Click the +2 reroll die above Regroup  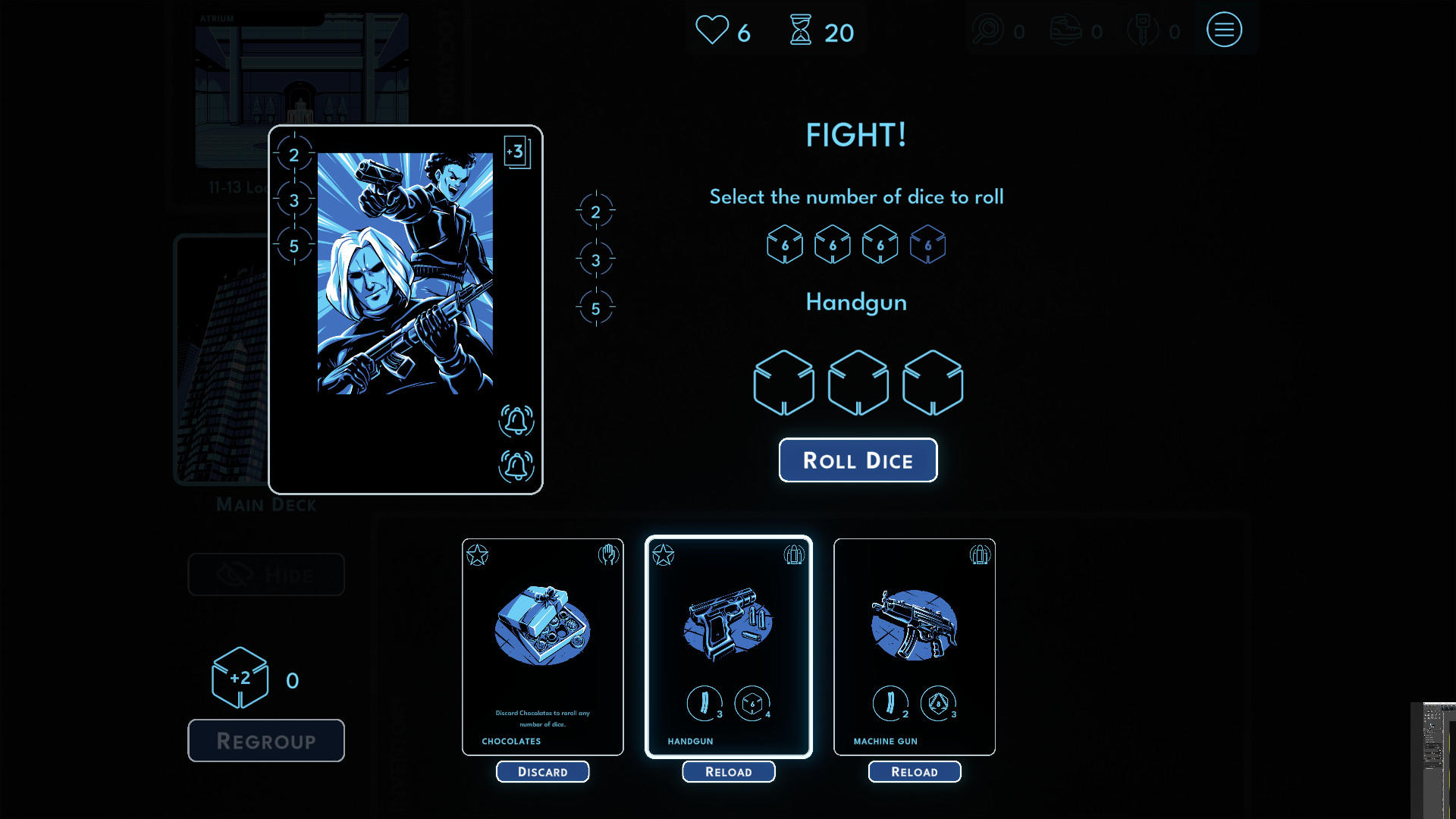(x=240, y=679)
